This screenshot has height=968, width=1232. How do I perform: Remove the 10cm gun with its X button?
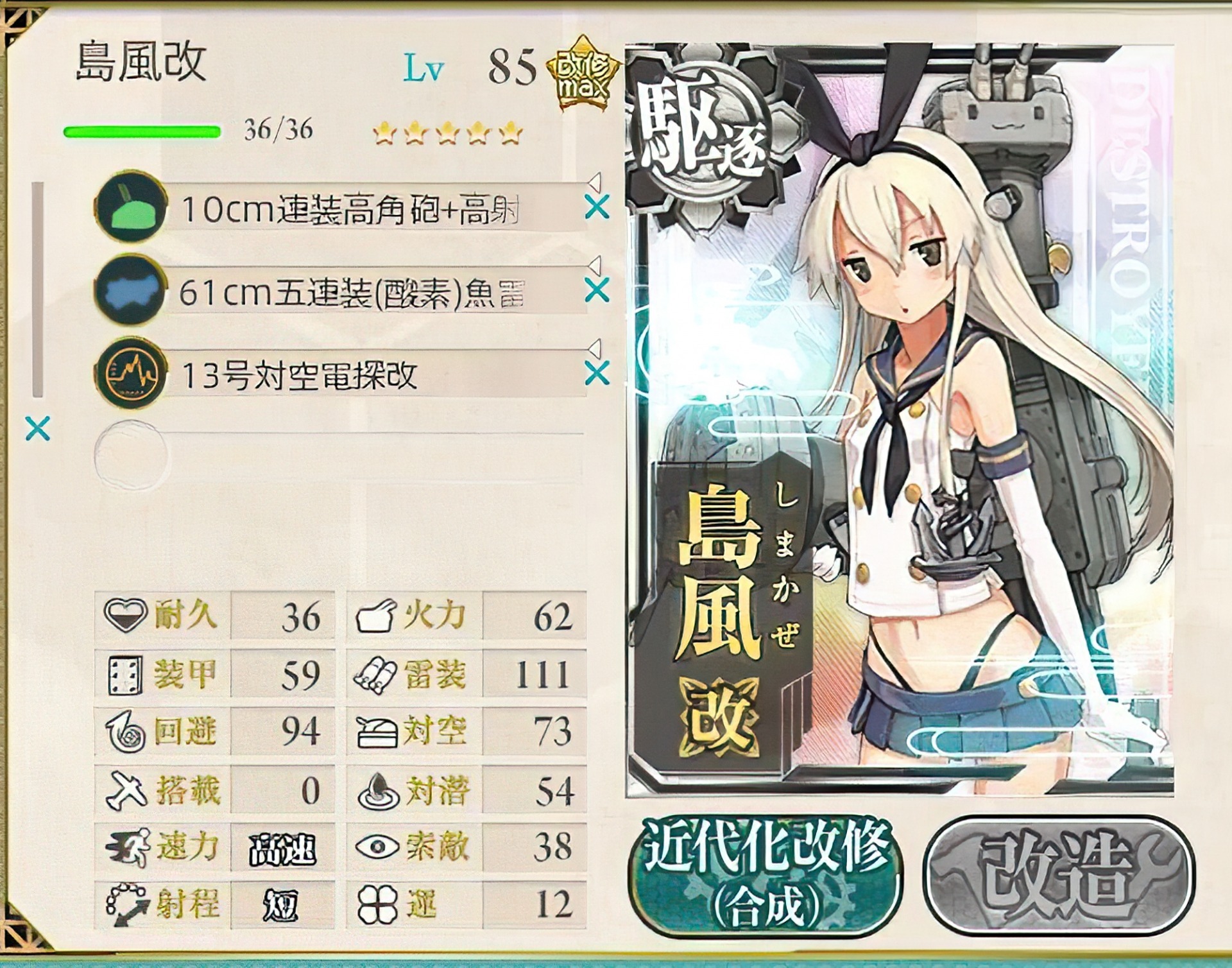(596, 207)
